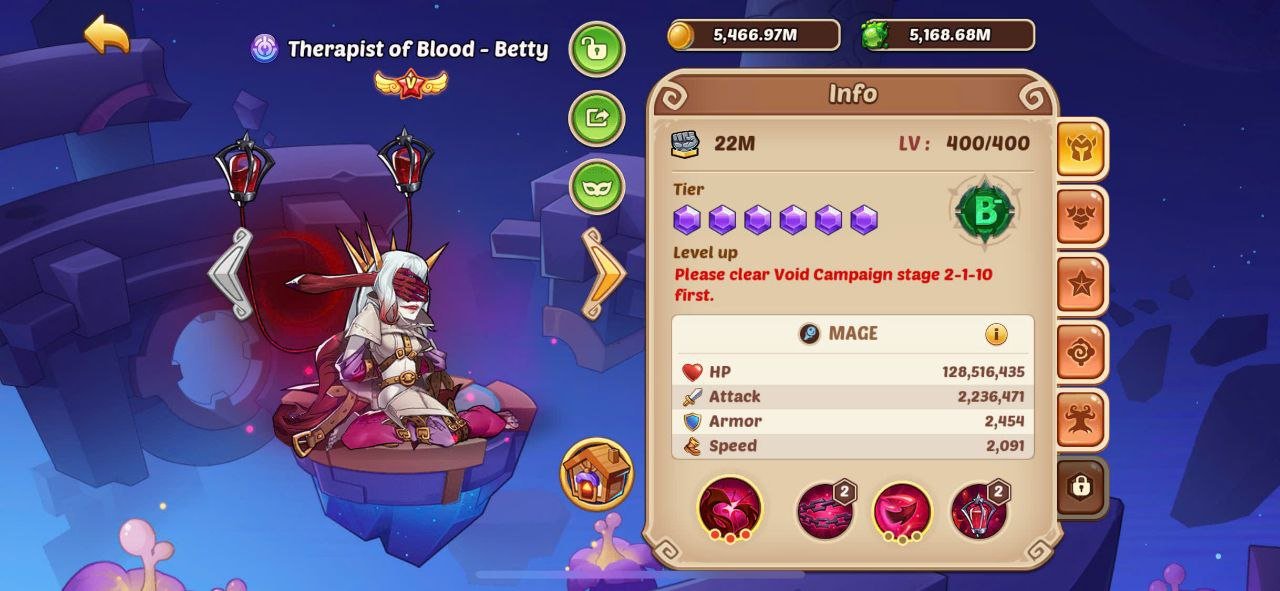Switch to the chest armor tab
This screenshot has width=1280, height=591.
coord(1081,217)
